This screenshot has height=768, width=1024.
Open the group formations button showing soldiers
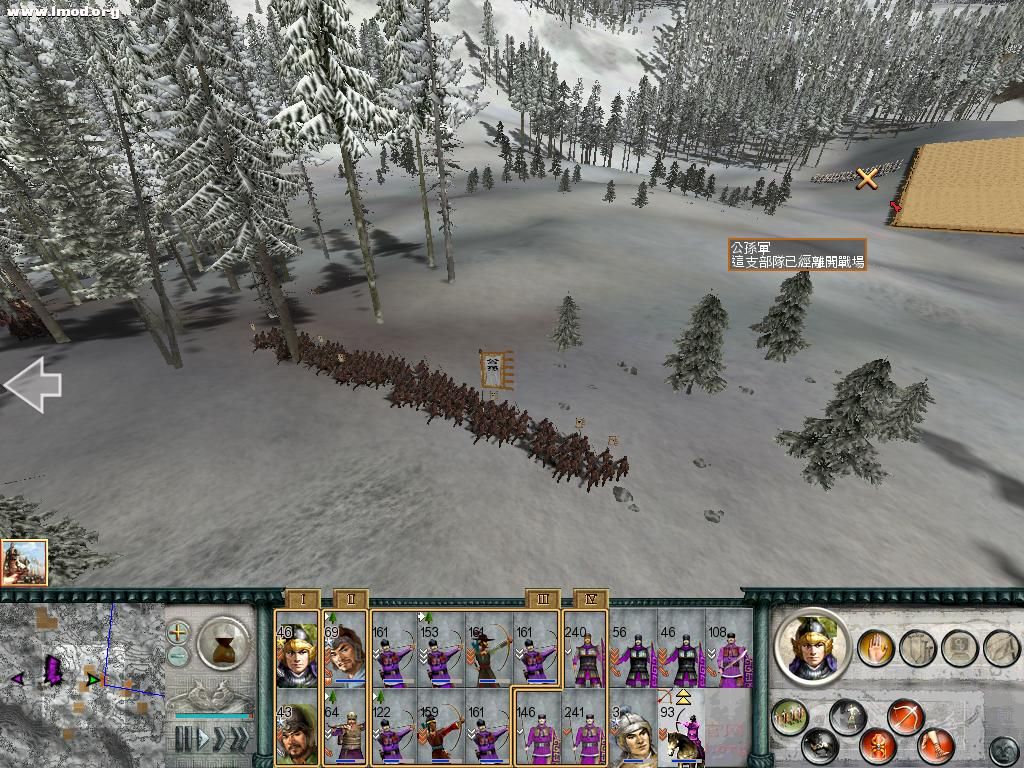[x=790, y=716]
